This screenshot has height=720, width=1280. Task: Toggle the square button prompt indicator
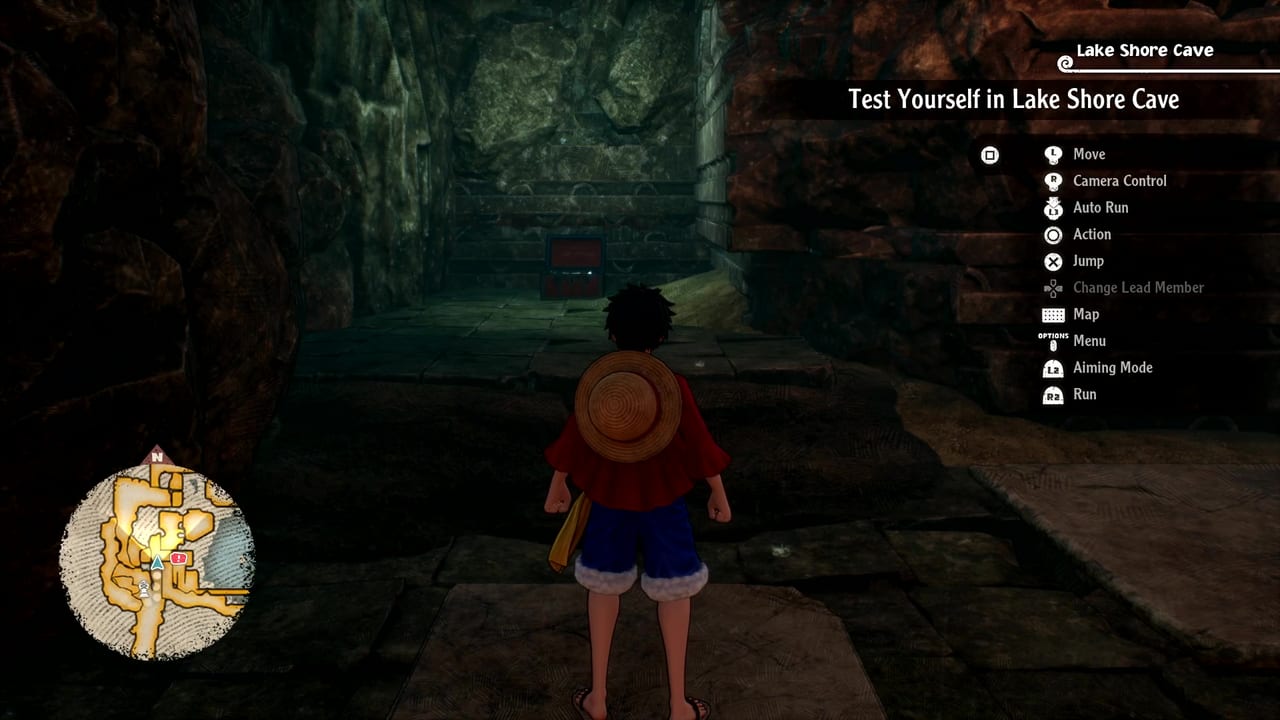point(991,155)
